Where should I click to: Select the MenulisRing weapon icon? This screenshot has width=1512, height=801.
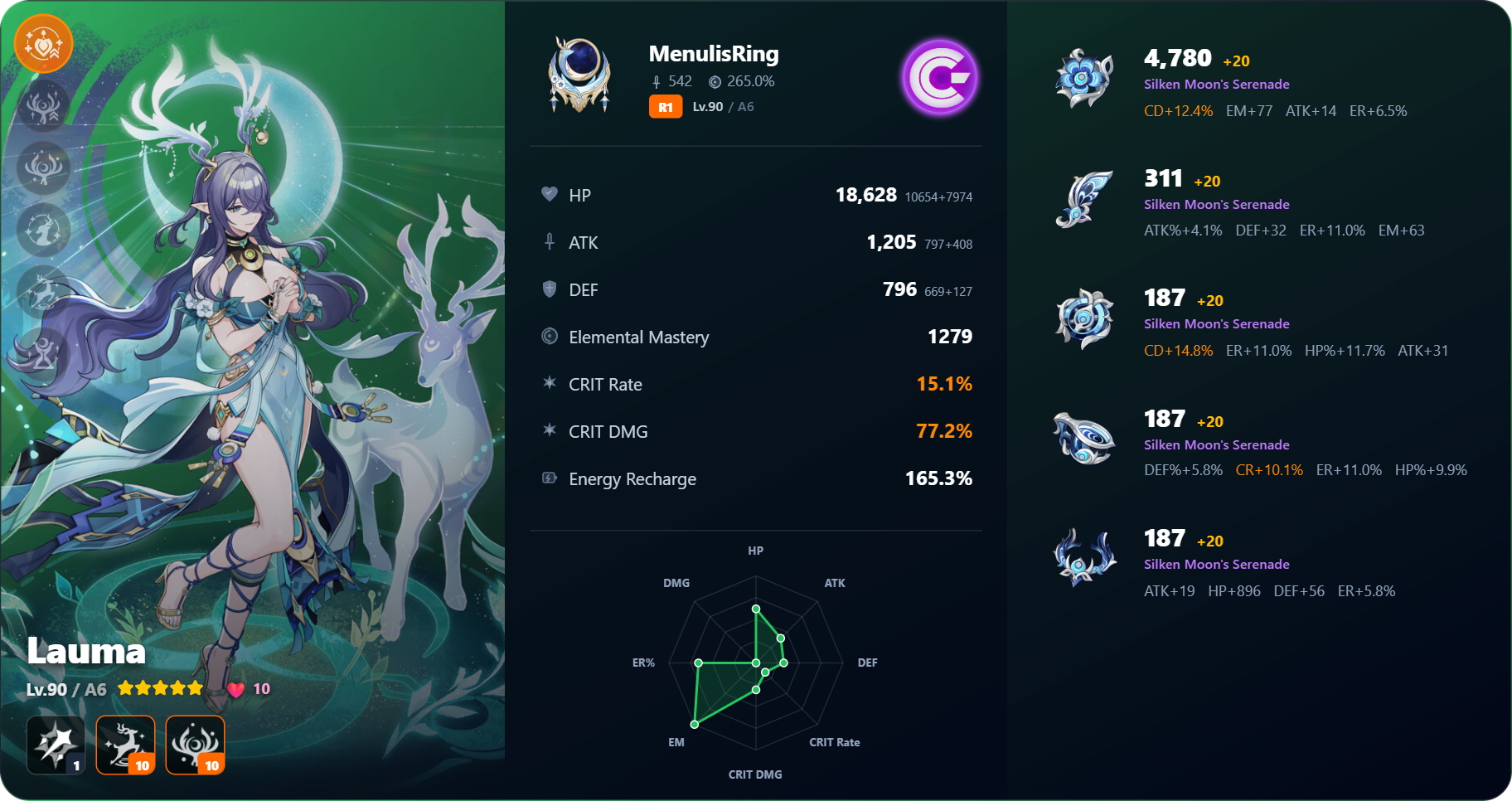tap(579, 75)
